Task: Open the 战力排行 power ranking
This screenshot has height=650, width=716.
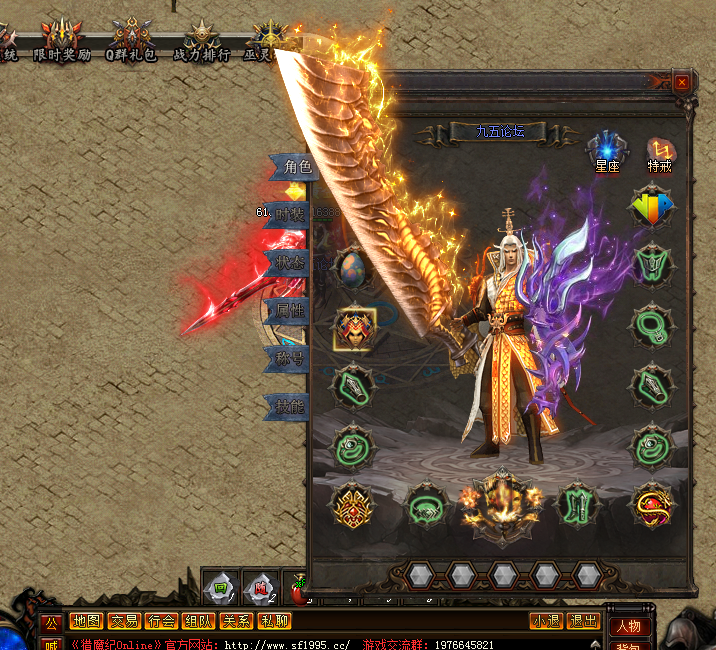Action: 201,41
